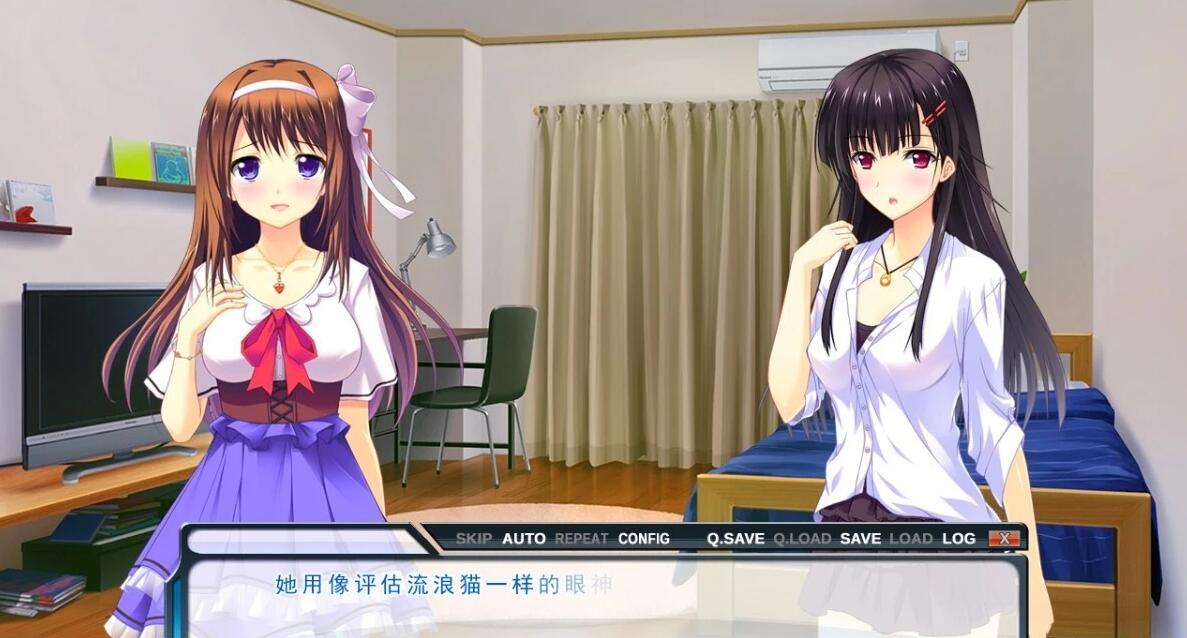Activate the SKIP text button
The height and width of the screenshot is (638, 1187).
(x=473, y=538)
